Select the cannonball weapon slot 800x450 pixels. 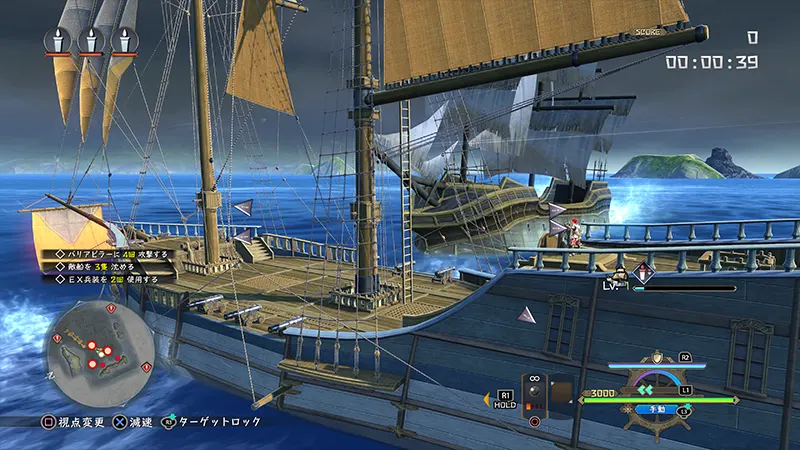[x=534, y=394]
